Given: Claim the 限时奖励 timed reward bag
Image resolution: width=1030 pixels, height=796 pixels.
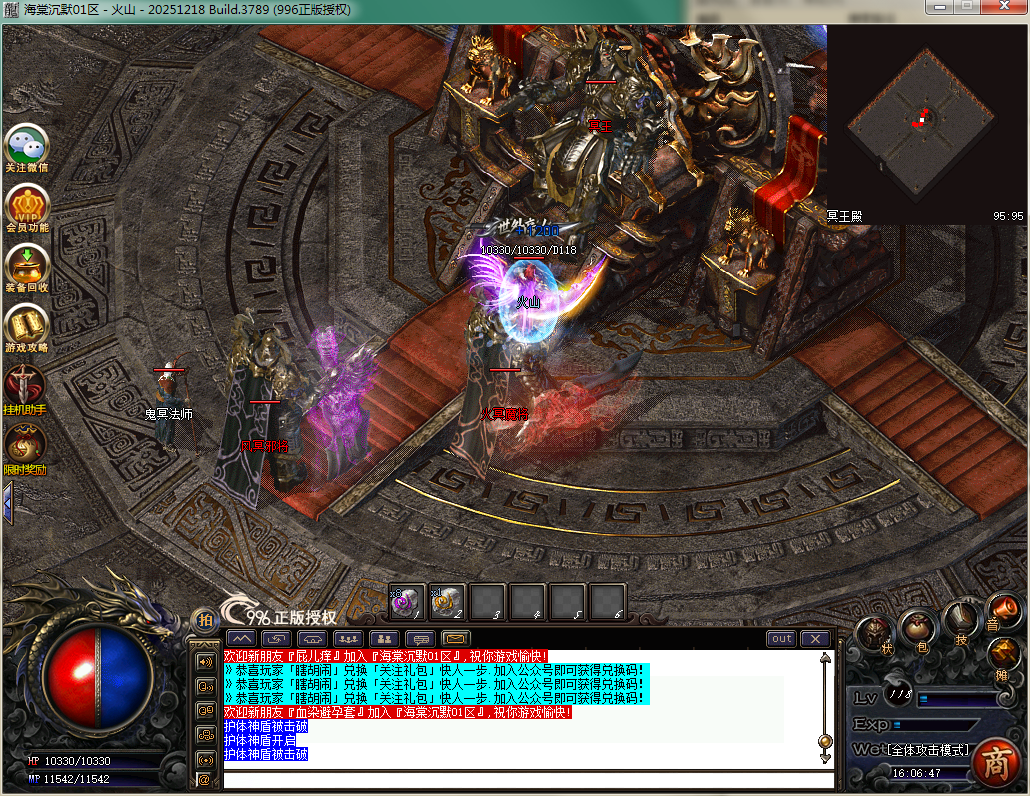Looking at the screenshot, I should click(x=25, y=447).
